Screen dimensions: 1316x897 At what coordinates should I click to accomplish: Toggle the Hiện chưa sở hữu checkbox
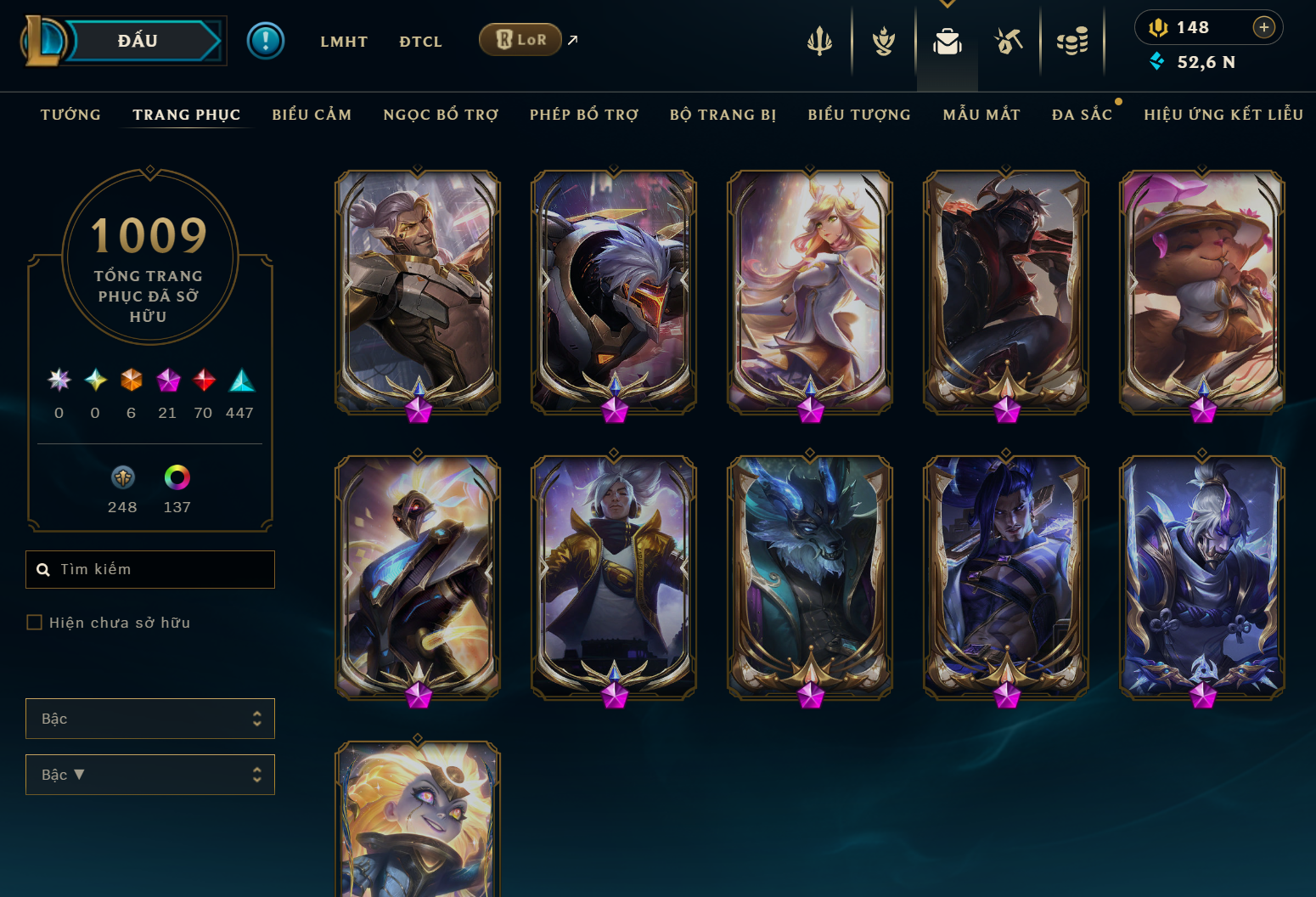(35, 623)
